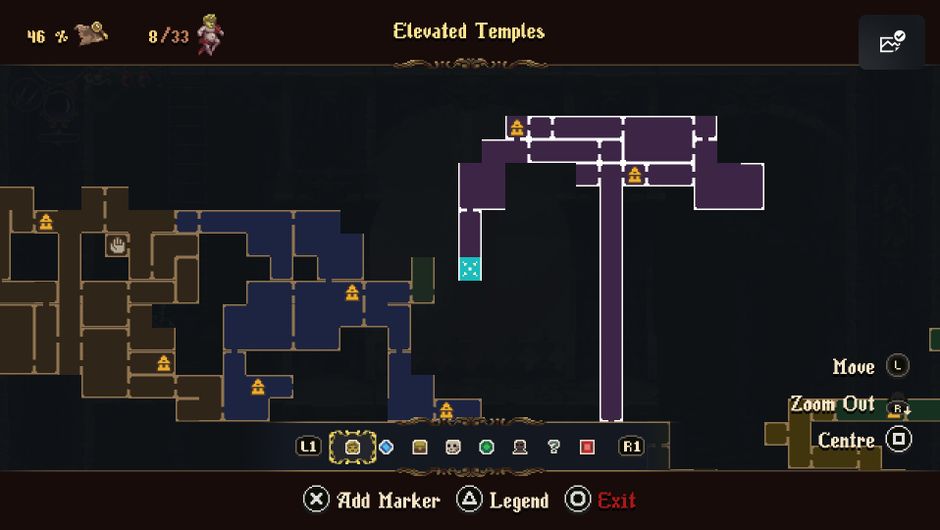The image size is (940, 530).
Task: Open the screenshot overlay button in top-right corner
Action: (891, 42)
